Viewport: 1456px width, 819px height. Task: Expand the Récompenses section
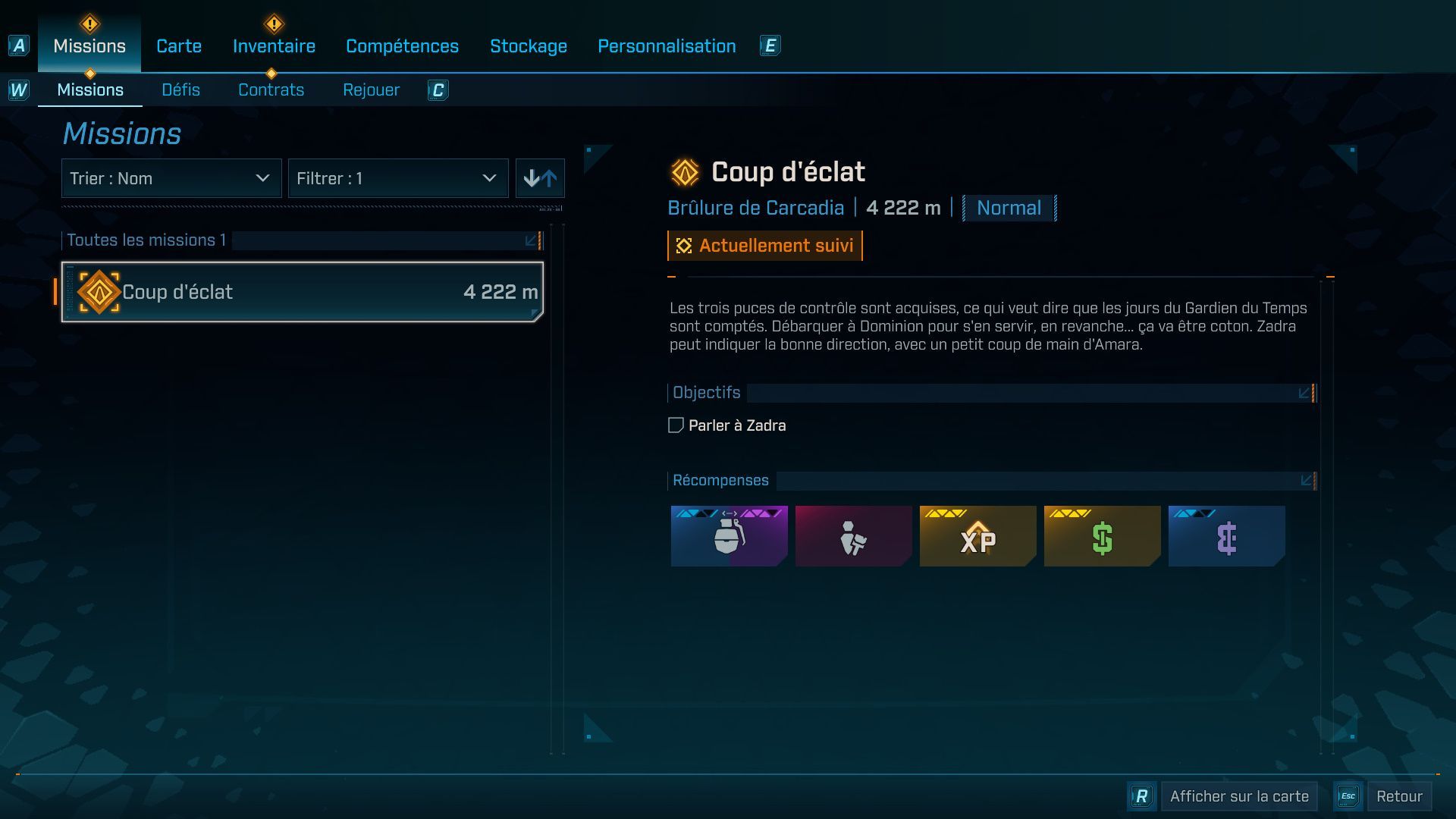tap(1306, 480)
